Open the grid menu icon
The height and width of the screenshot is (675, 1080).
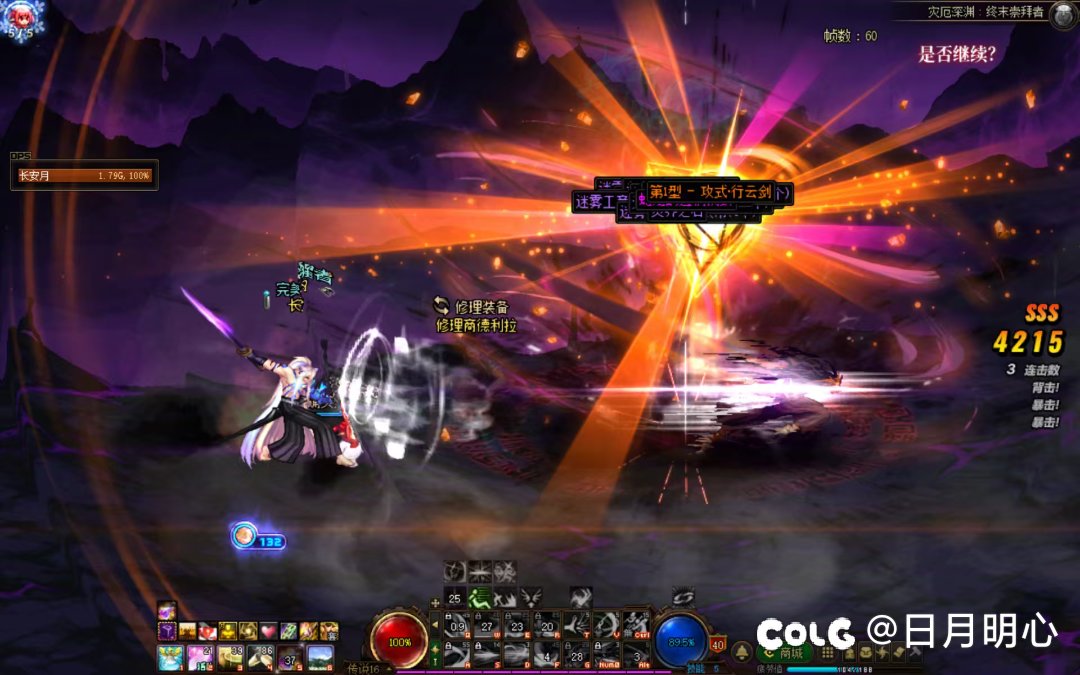coord(827,652)
